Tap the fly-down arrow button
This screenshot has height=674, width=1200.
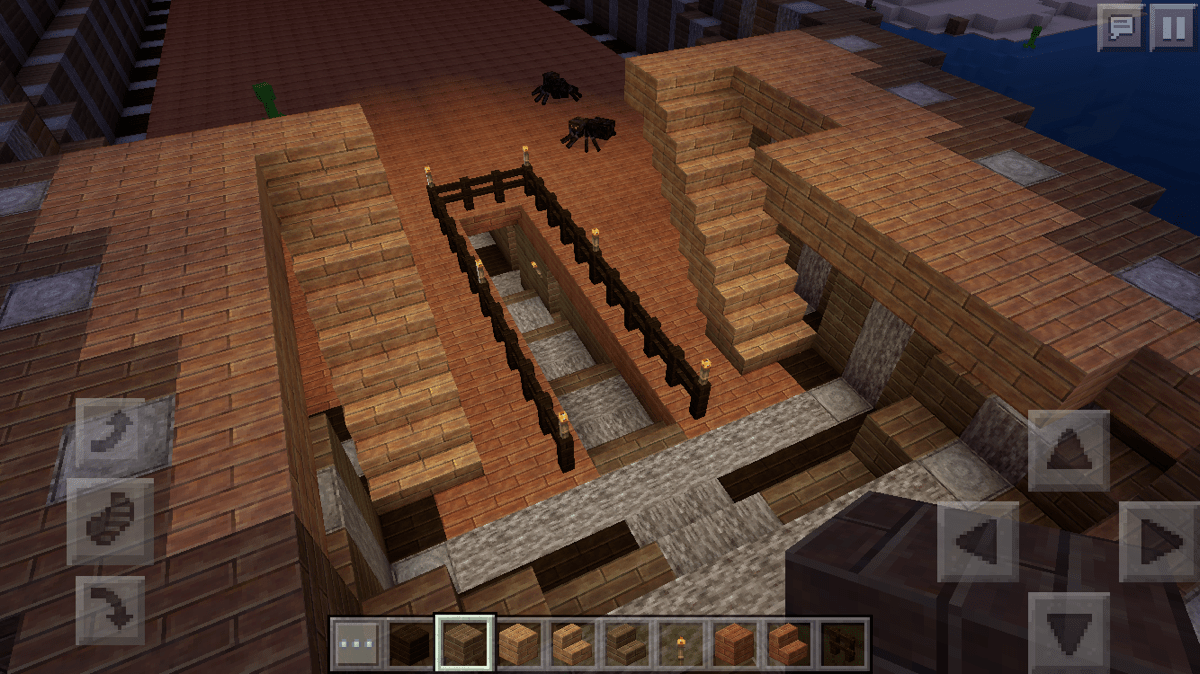pos(110,609)
